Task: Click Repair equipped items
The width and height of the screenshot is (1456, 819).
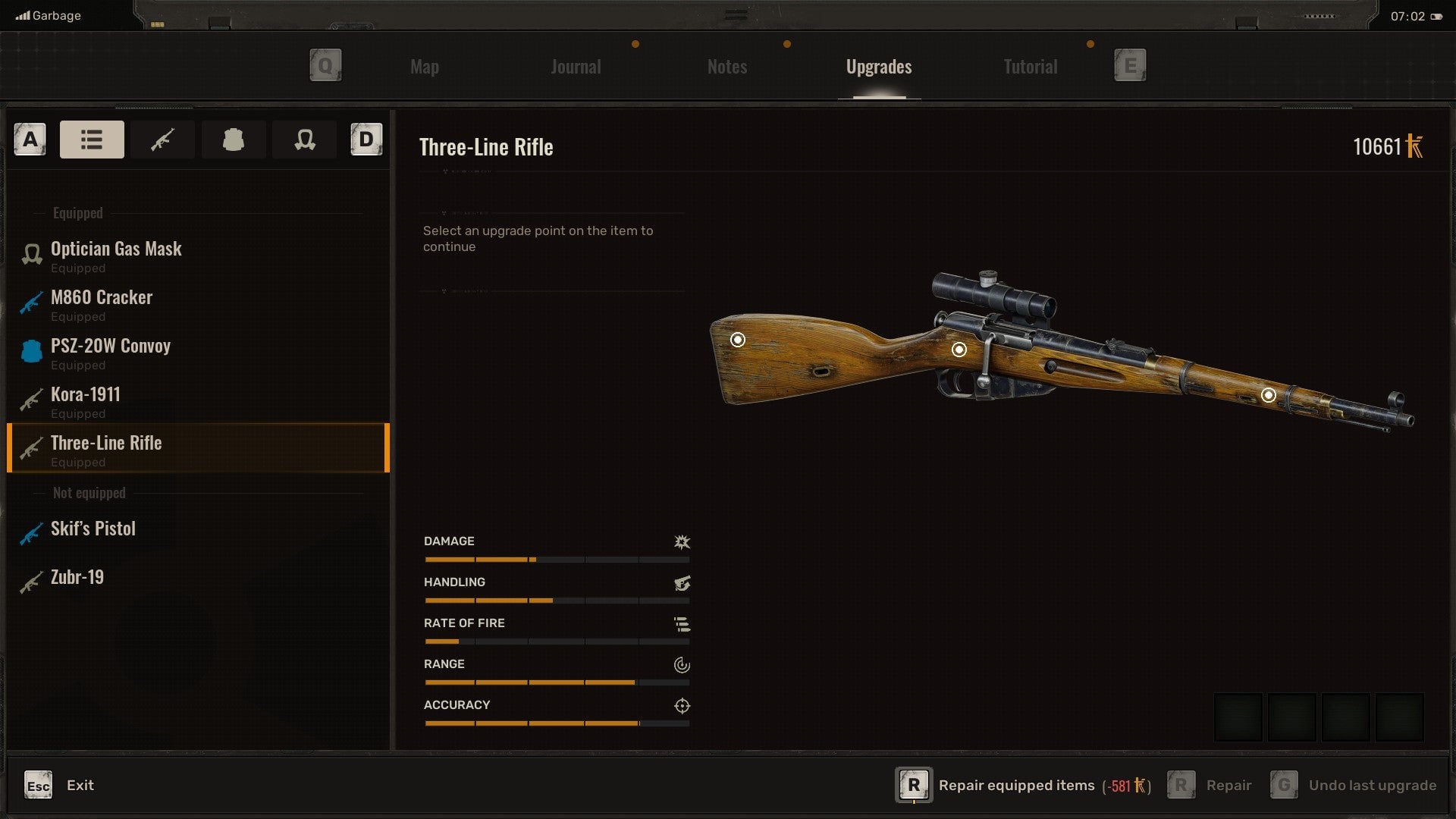Action: click(x=1016, y=786)
